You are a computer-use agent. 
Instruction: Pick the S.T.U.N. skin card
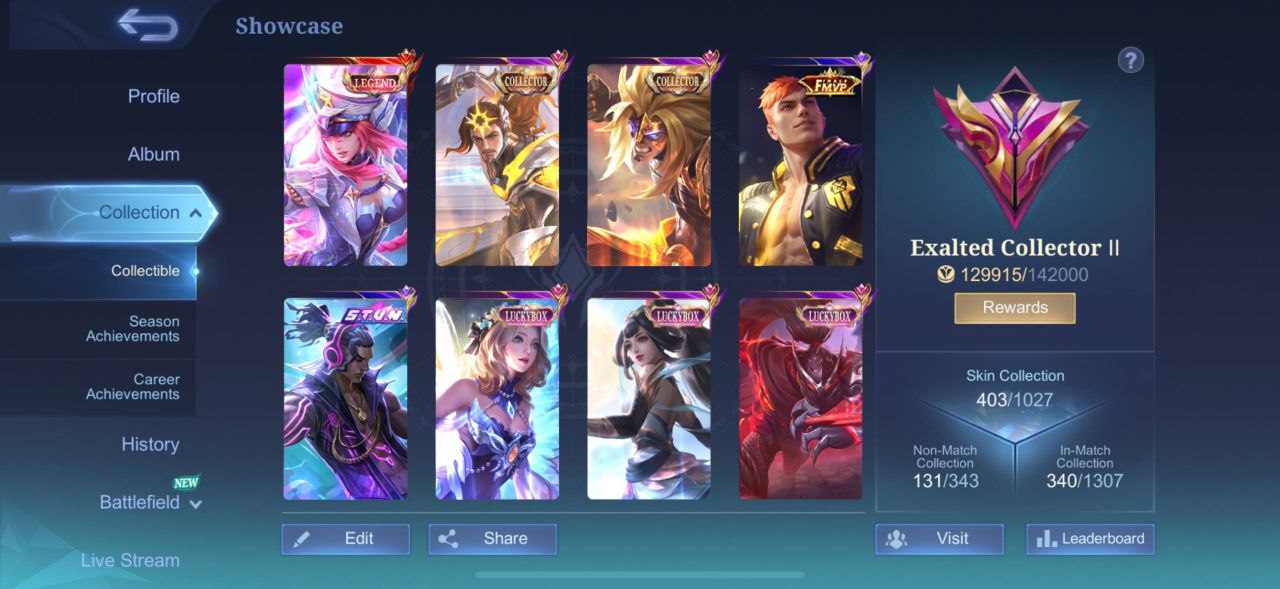[345, 398]
